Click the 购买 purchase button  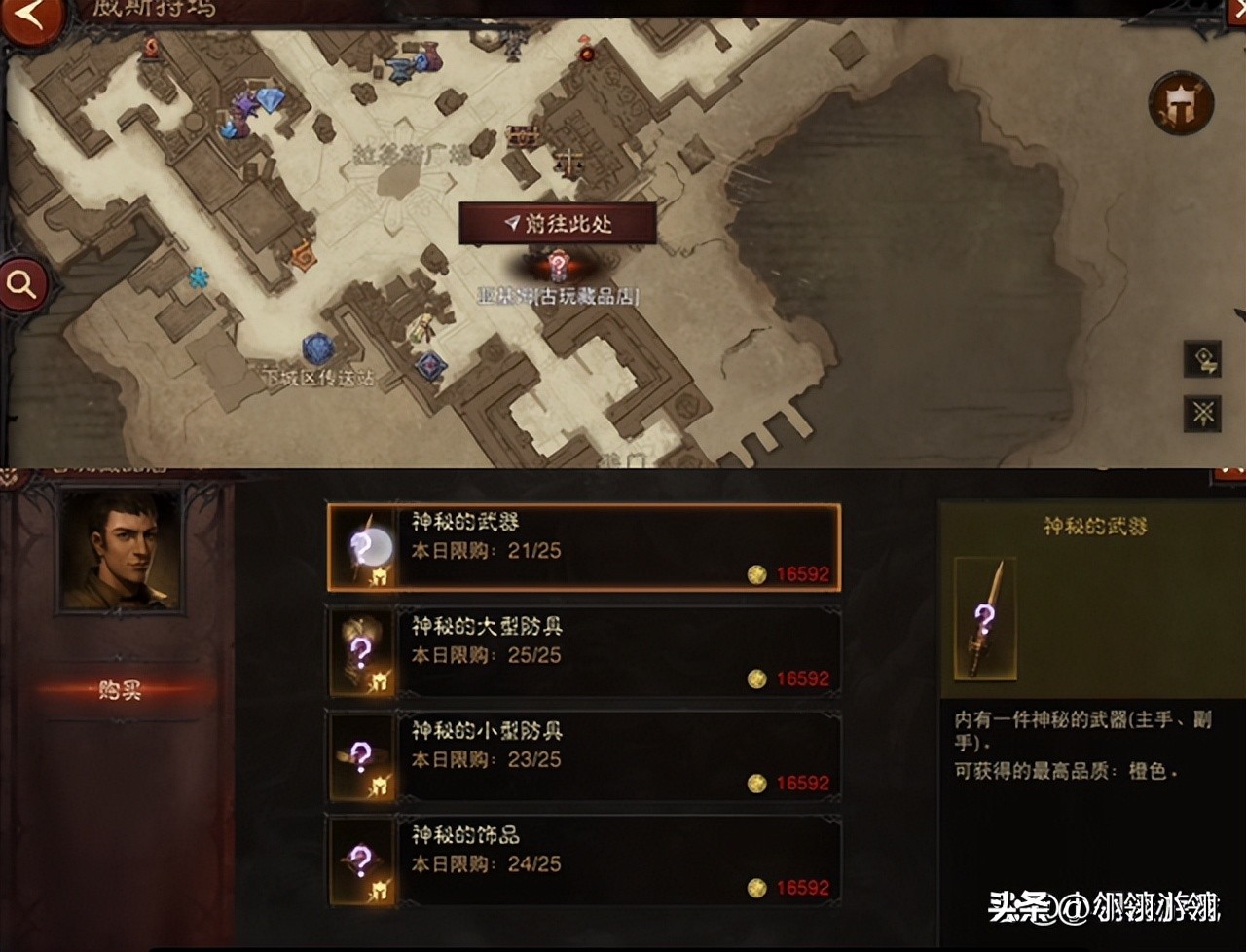click(x=121, y=690)
